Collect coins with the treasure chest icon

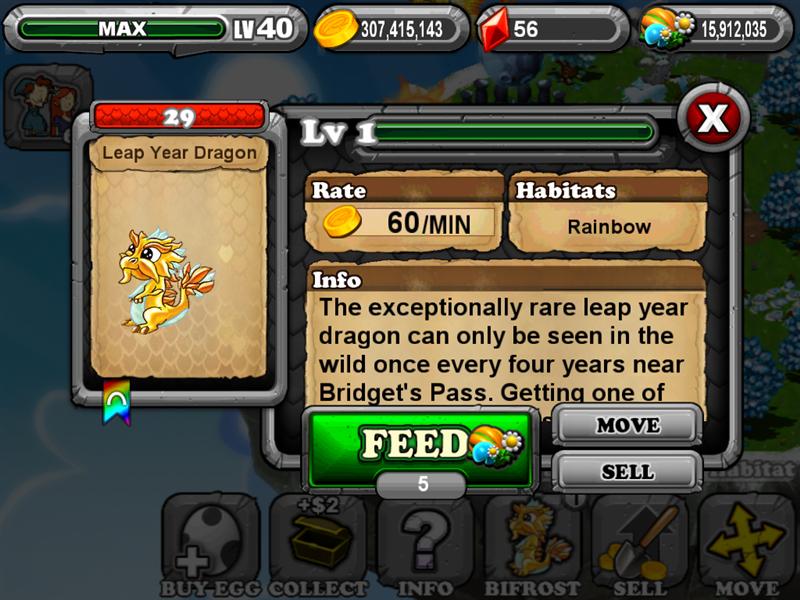(319, 545)
